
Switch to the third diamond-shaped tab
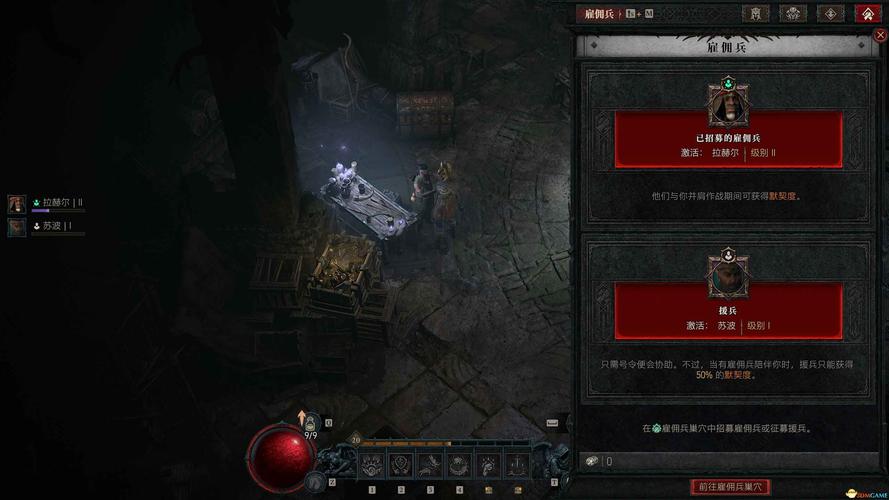coord(831,14)
